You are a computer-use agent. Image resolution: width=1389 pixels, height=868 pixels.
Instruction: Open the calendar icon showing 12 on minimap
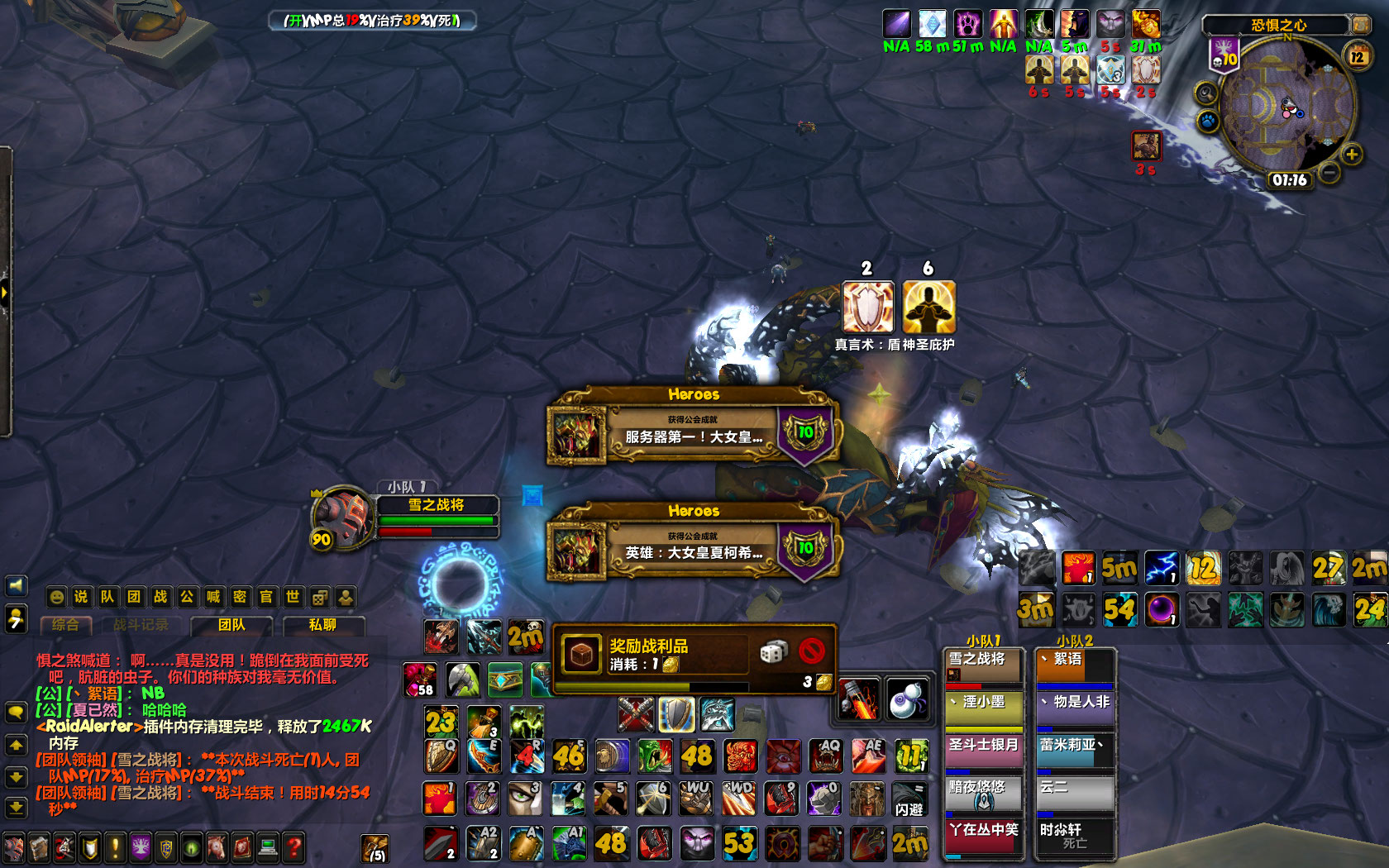[x=1357, y=55]
